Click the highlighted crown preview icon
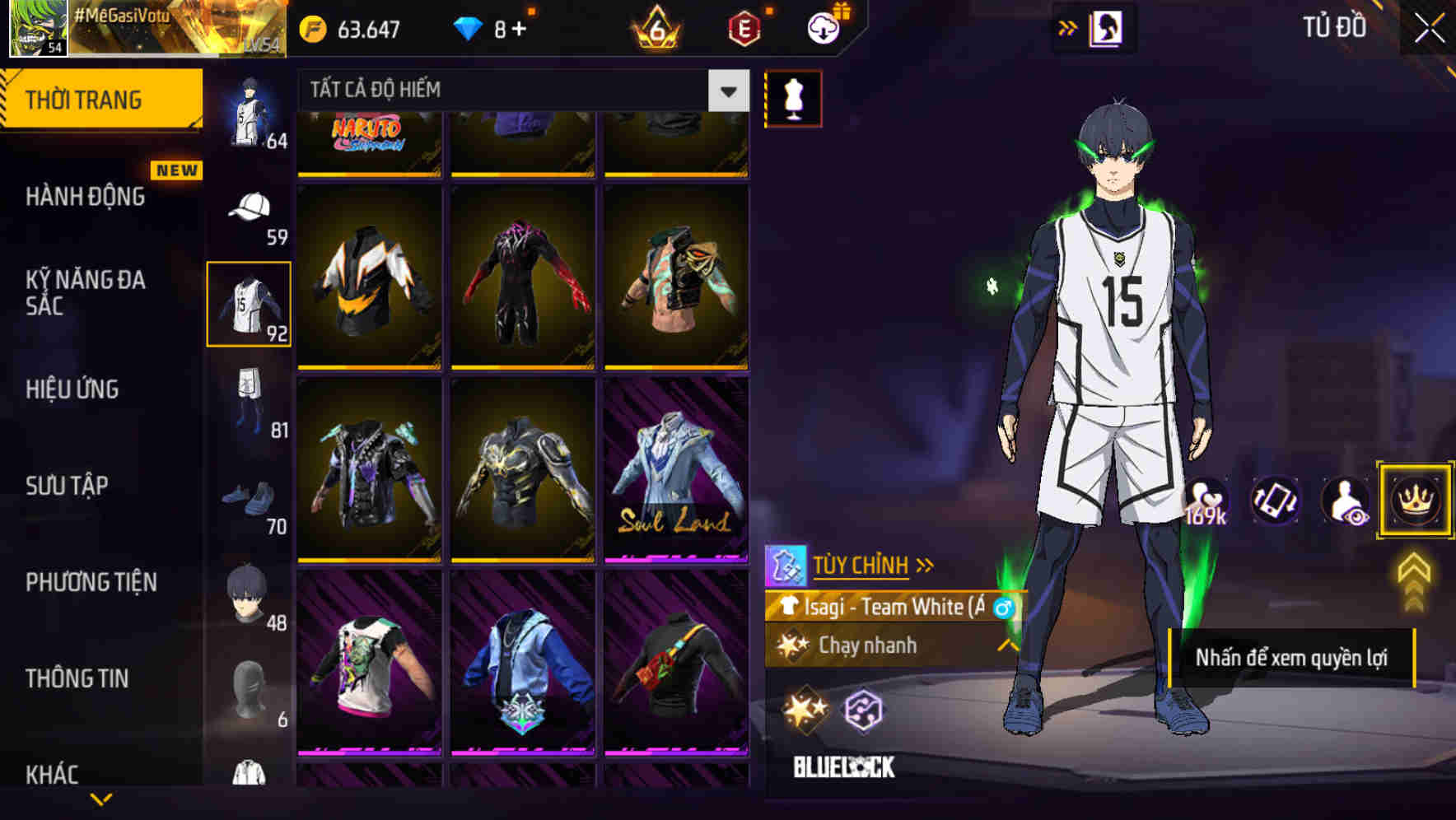The width and height of the screenshot is (1456, 820). [x=1414, y=501]
